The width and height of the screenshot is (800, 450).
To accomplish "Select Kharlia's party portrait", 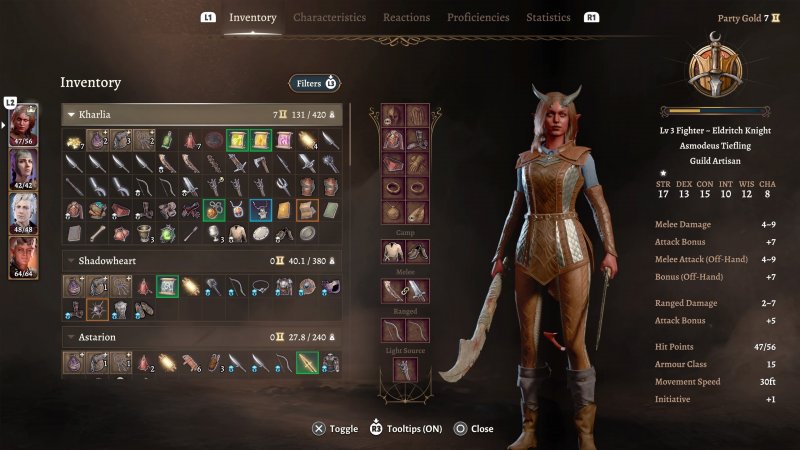I will click(x=23, y=125).
